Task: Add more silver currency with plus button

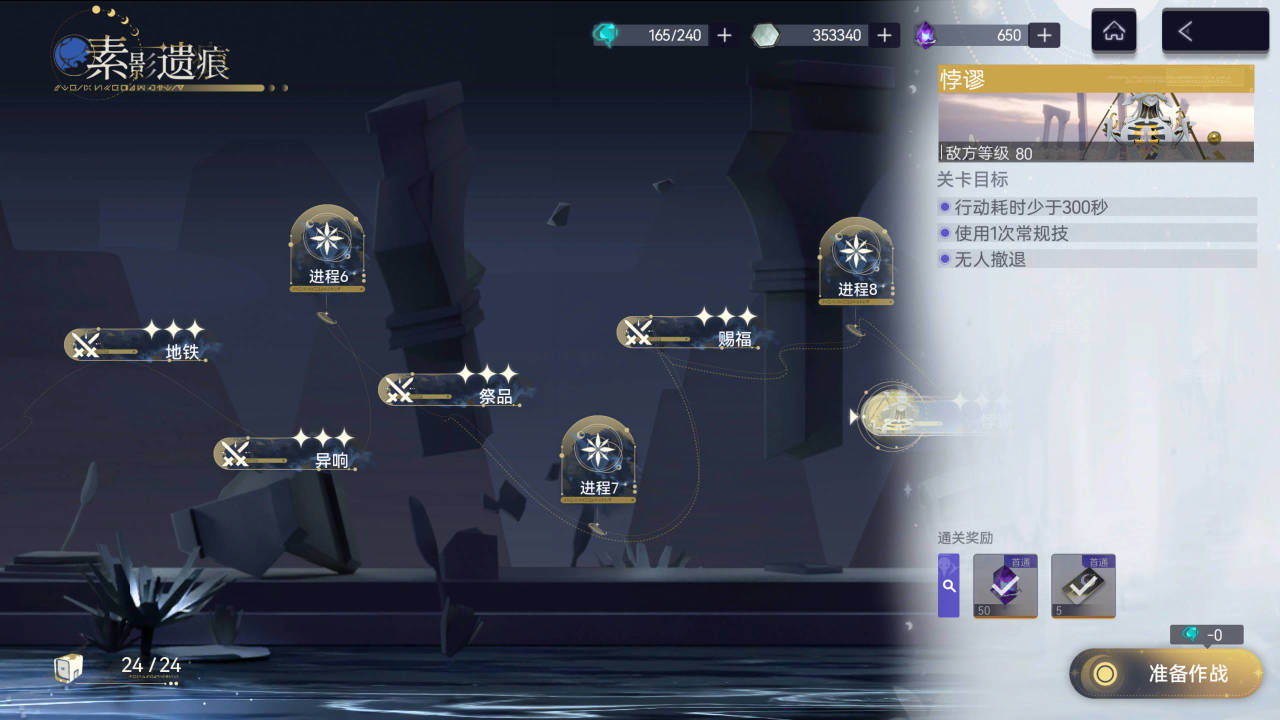Action: pos(883,35)
